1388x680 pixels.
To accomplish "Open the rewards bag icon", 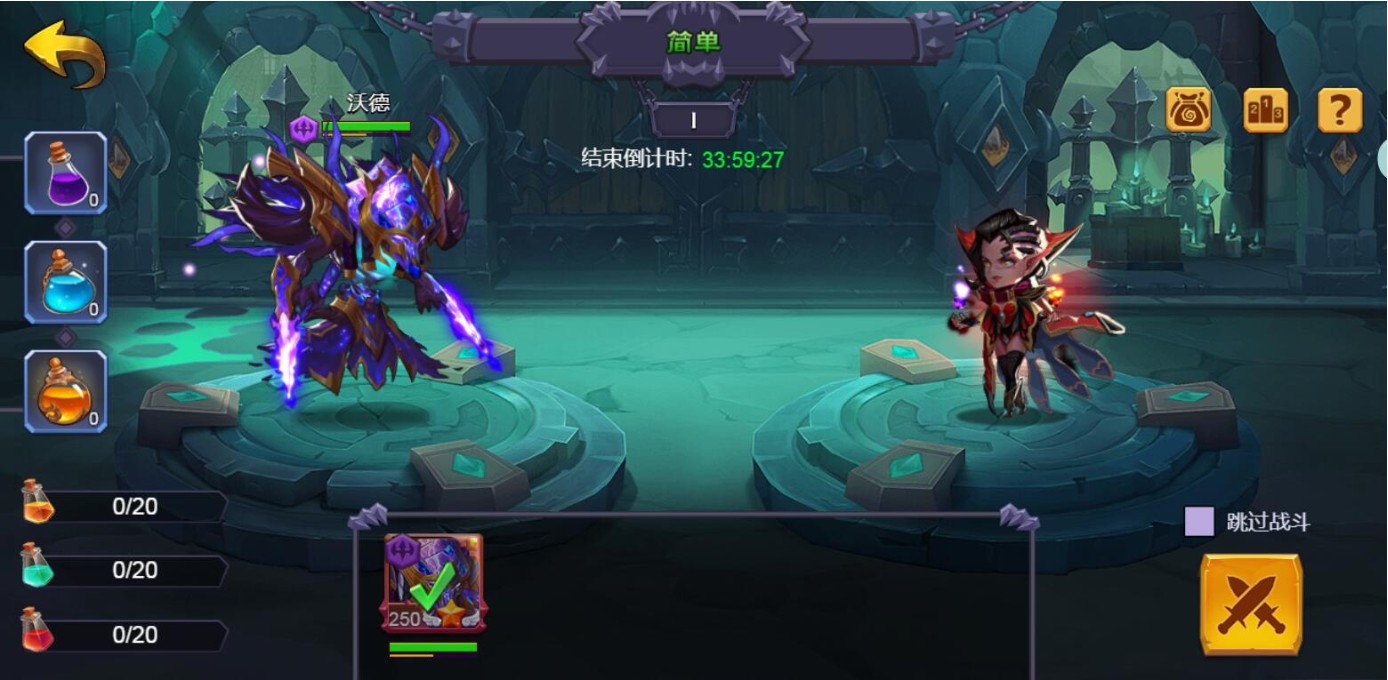I will pyautogui.click(x=1189, y=110).
